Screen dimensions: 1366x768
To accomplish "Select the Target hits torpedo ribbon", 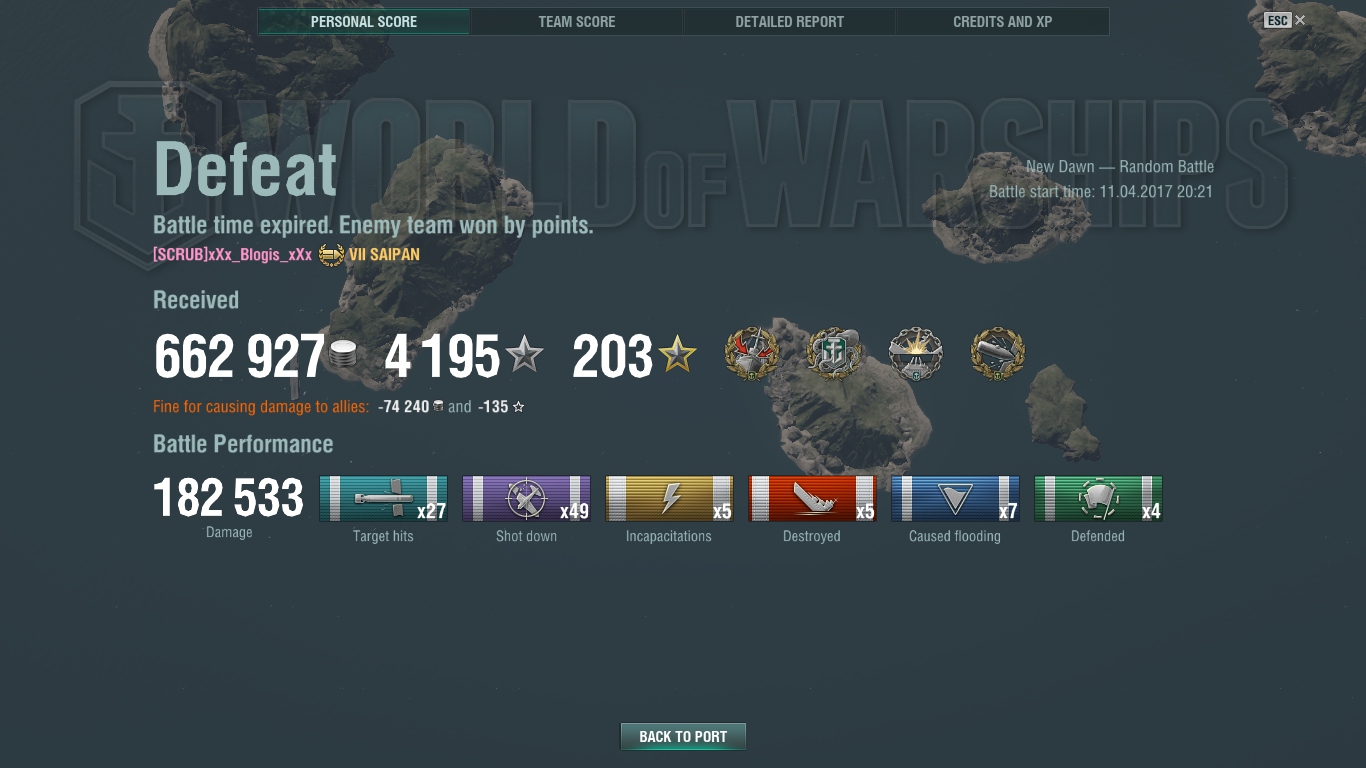I will point(383,498).
